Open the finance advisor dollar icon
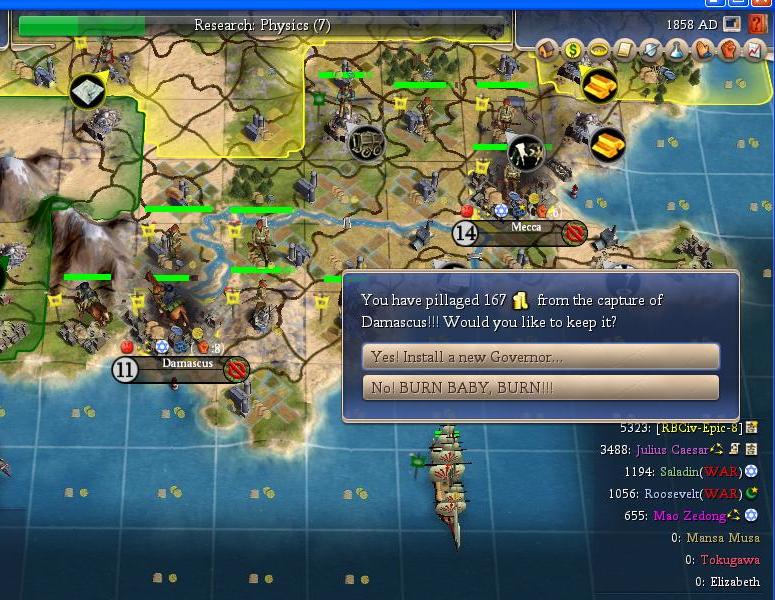 tap(573, 48)
